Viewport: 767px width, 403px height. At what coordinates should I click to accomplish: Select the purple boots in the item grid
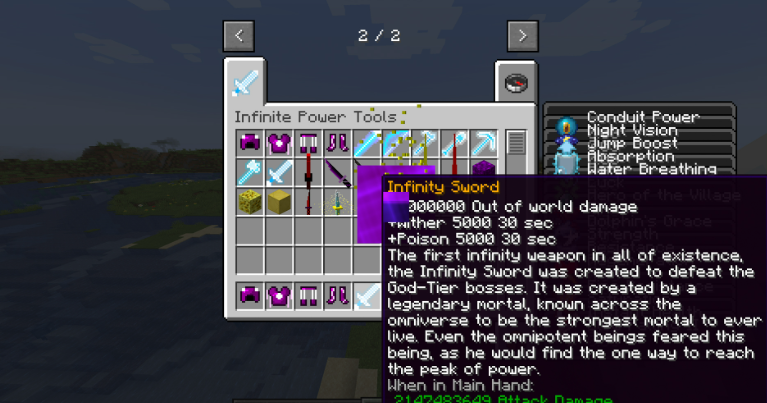(x=337, y=144)
